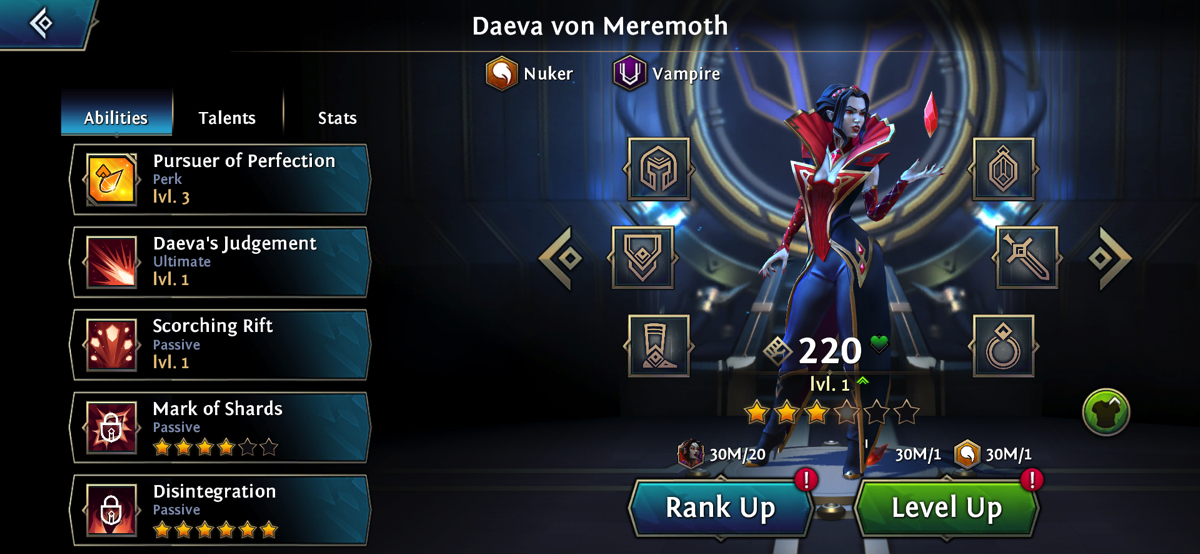Switch to the Talents tab
The width and height of the screenshot is (1200, 554).
click(x=227, y=118)
